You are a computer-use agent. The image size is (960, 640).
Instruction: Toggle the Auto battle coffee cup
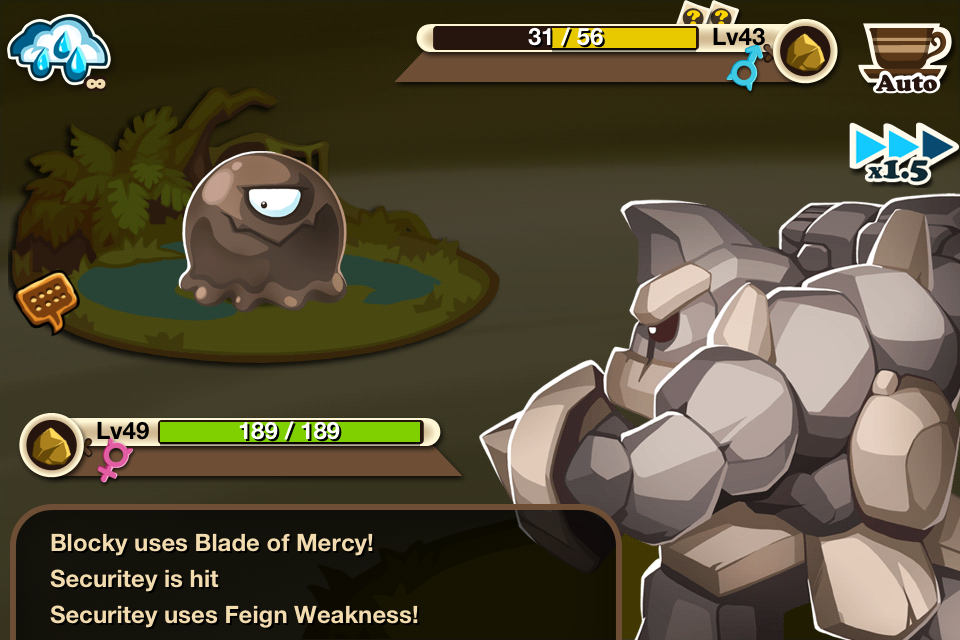(x=904, y=56)
